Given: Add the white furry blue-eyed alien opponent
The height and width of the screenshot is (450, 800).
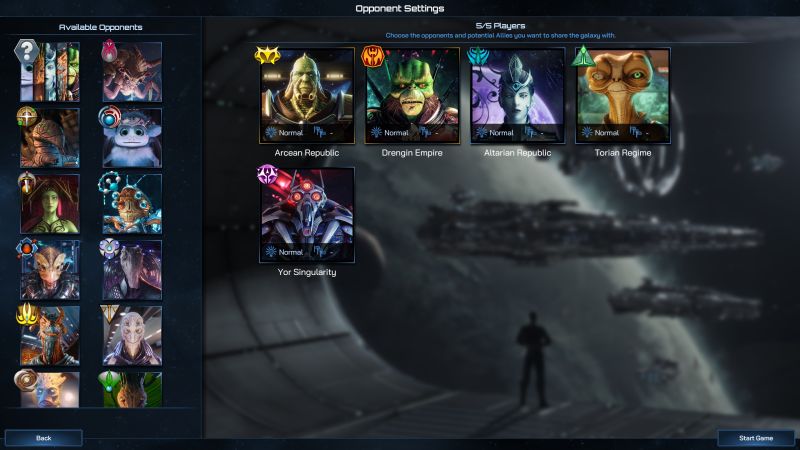Looking at the screenshot, I should pos(131,138).
